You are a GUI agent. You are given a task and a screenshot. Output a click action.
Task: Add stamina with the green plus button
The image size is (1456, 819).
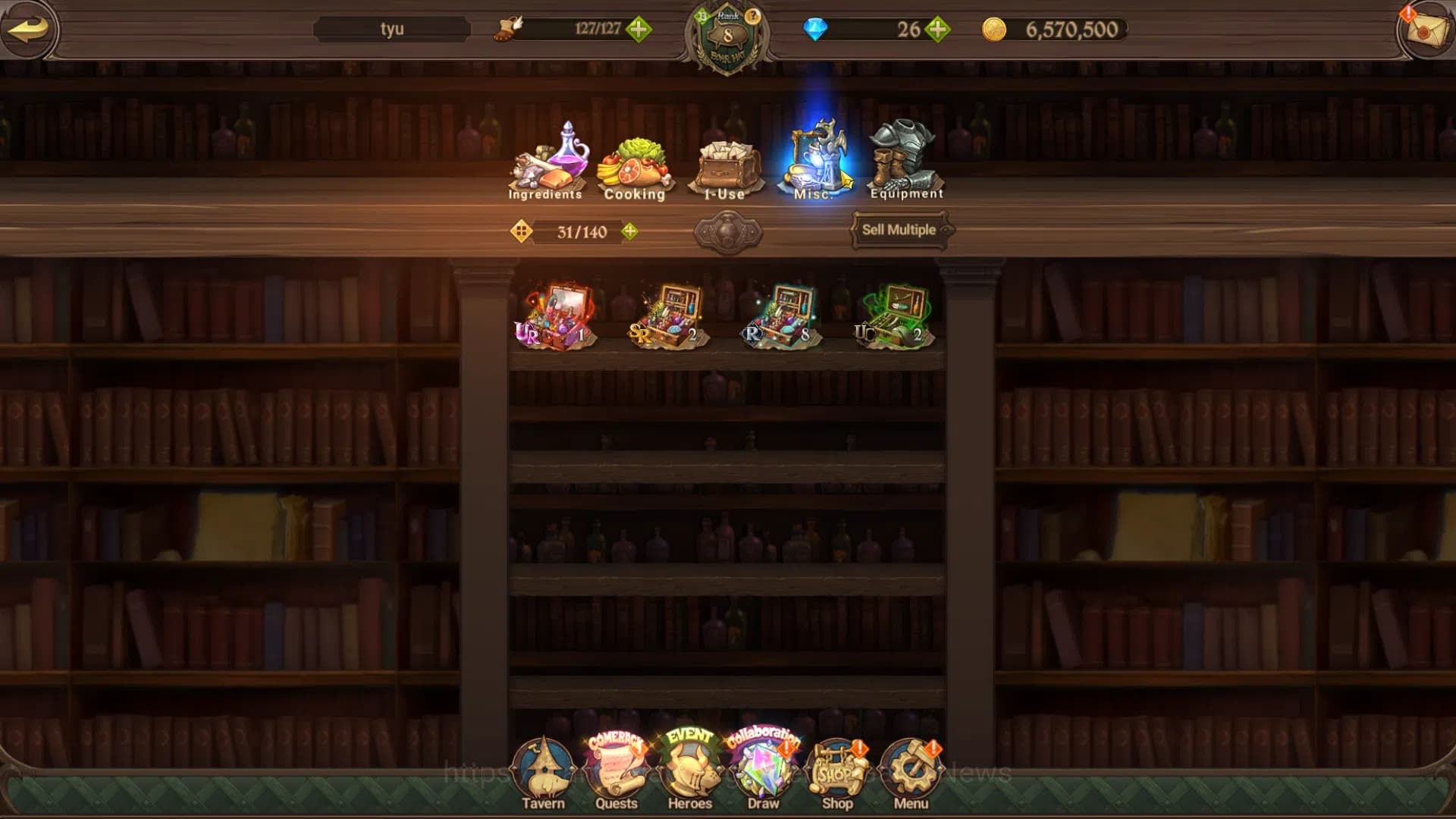(639, 30)
